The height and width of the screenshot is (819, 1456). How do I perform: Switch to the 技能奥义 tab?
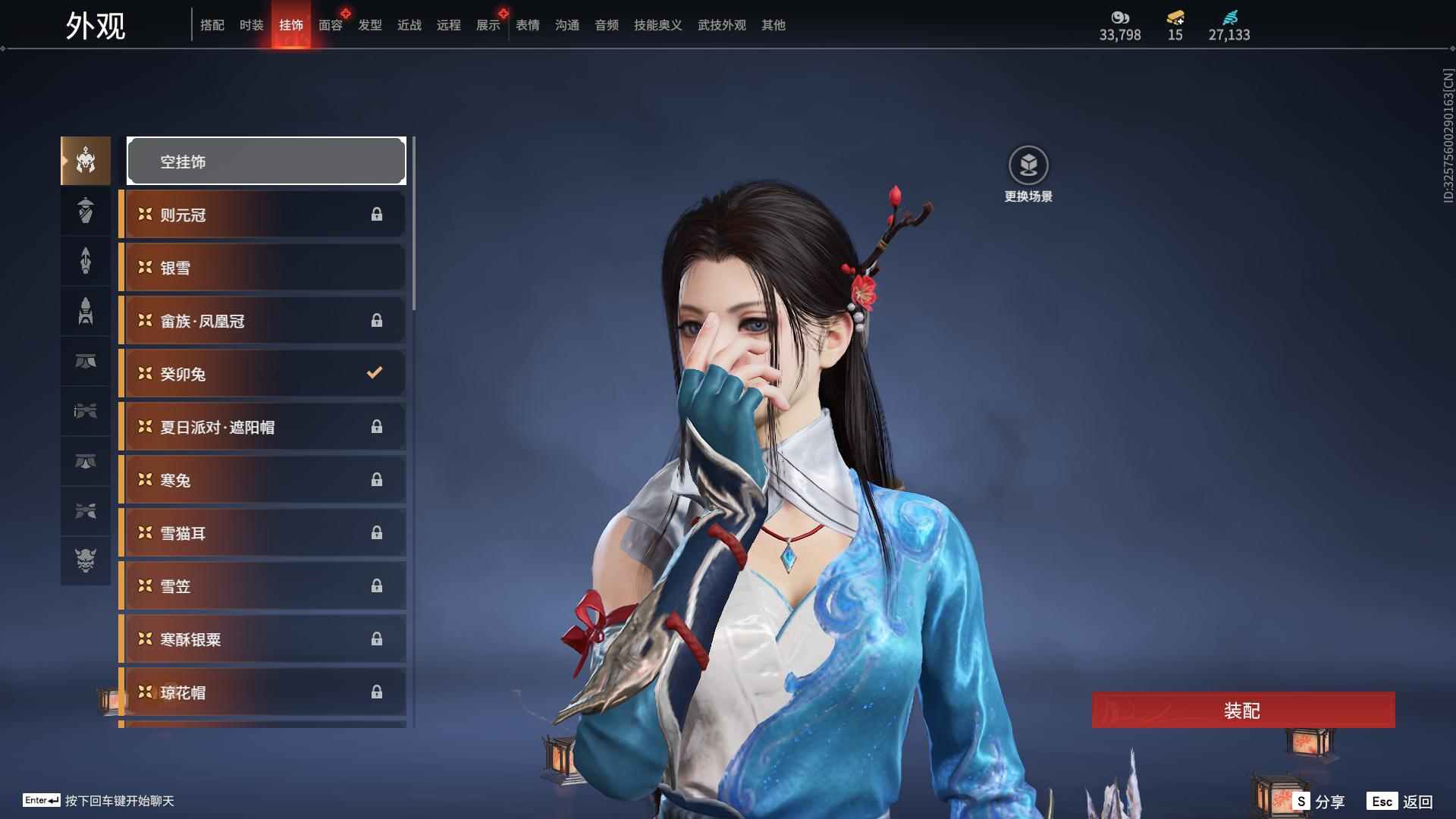(657, 25)
